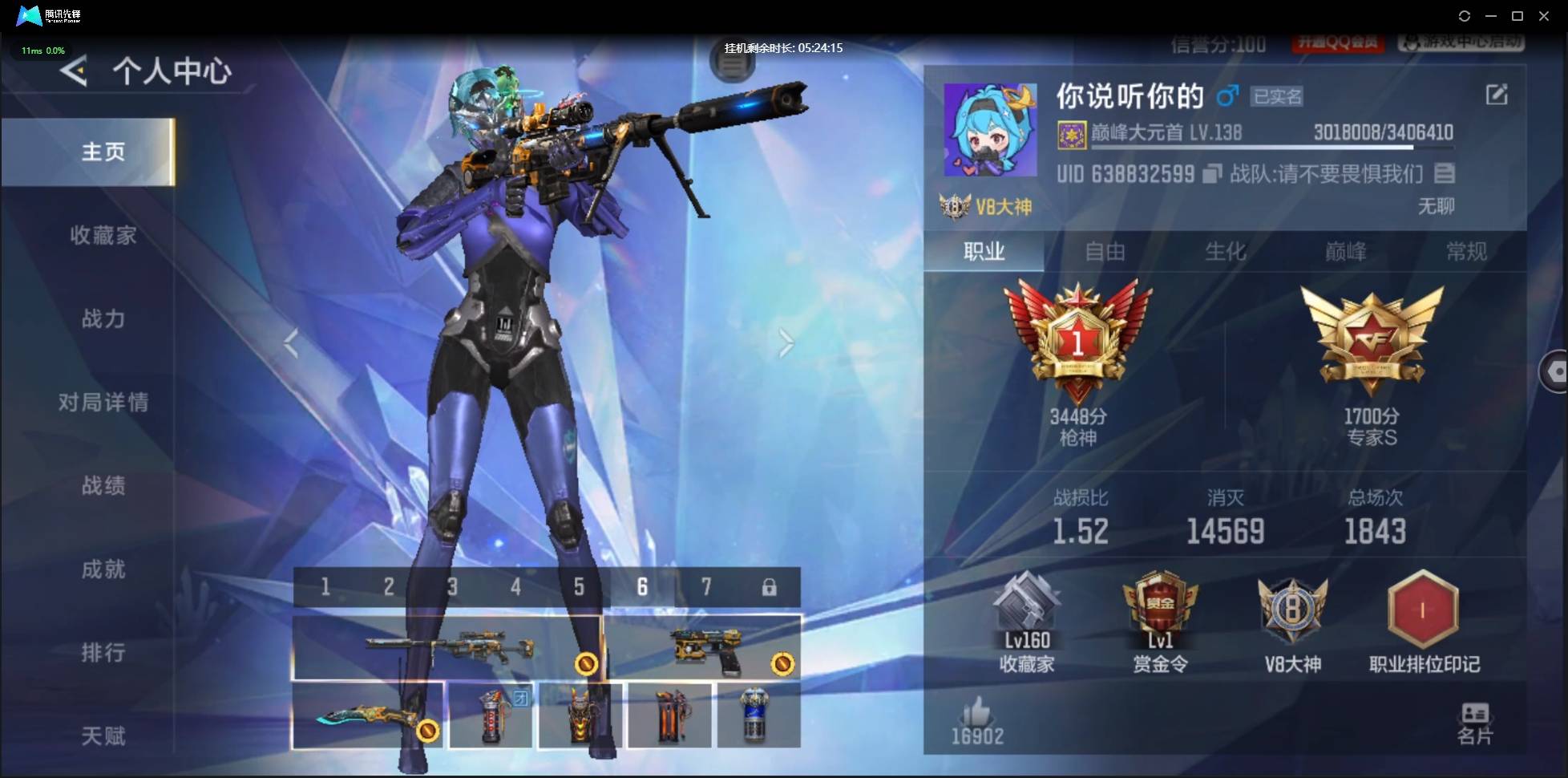1568x778 pixels.
Task: Click the profile edit pencil icon
Action: click(1497, 94)
